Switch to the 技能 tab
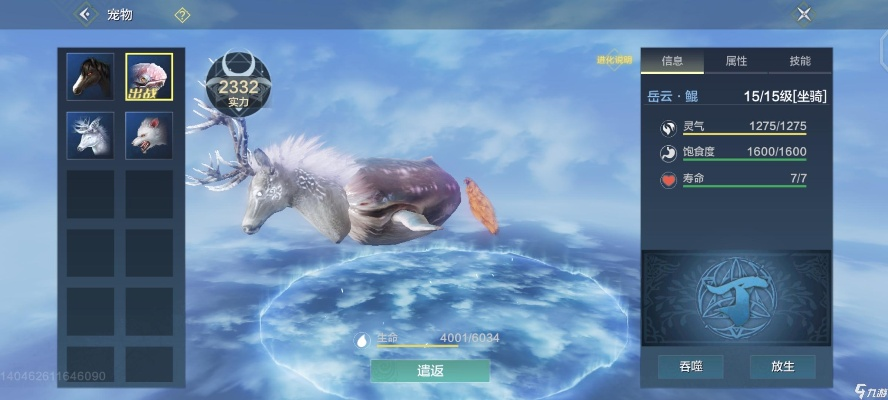 [800, 61]
